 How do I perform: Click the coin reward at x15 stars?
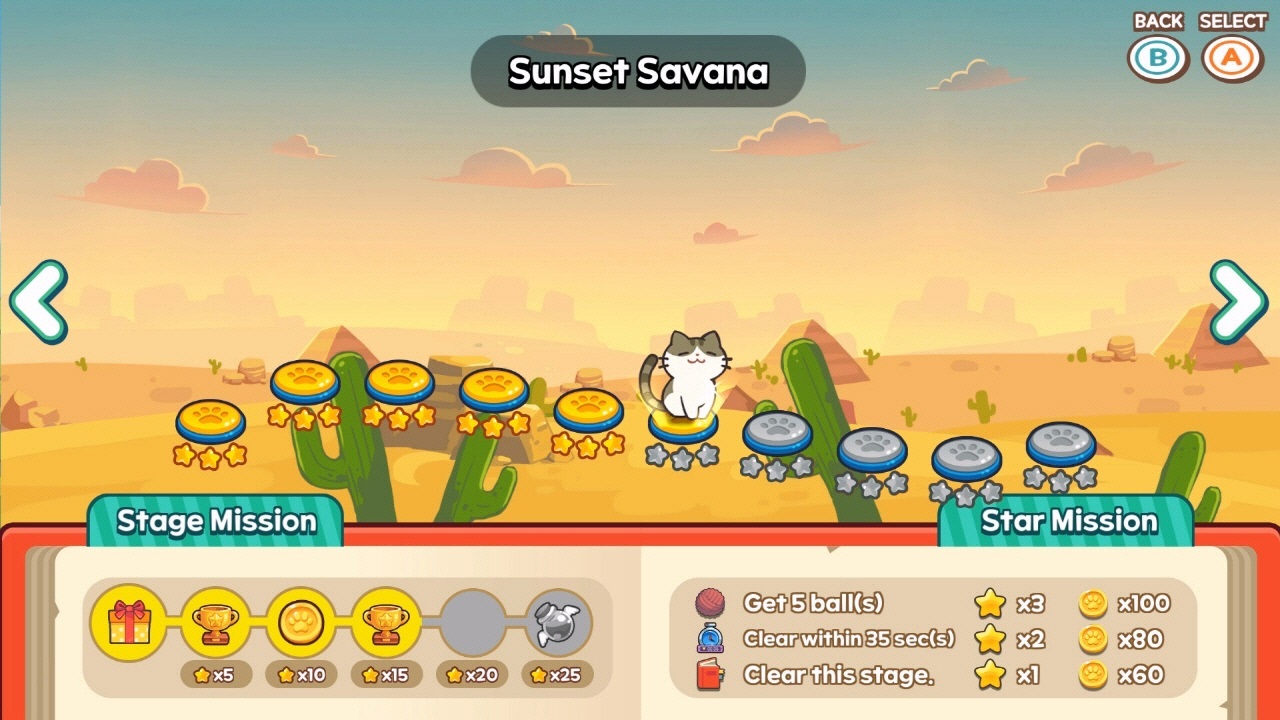point(300,620)
